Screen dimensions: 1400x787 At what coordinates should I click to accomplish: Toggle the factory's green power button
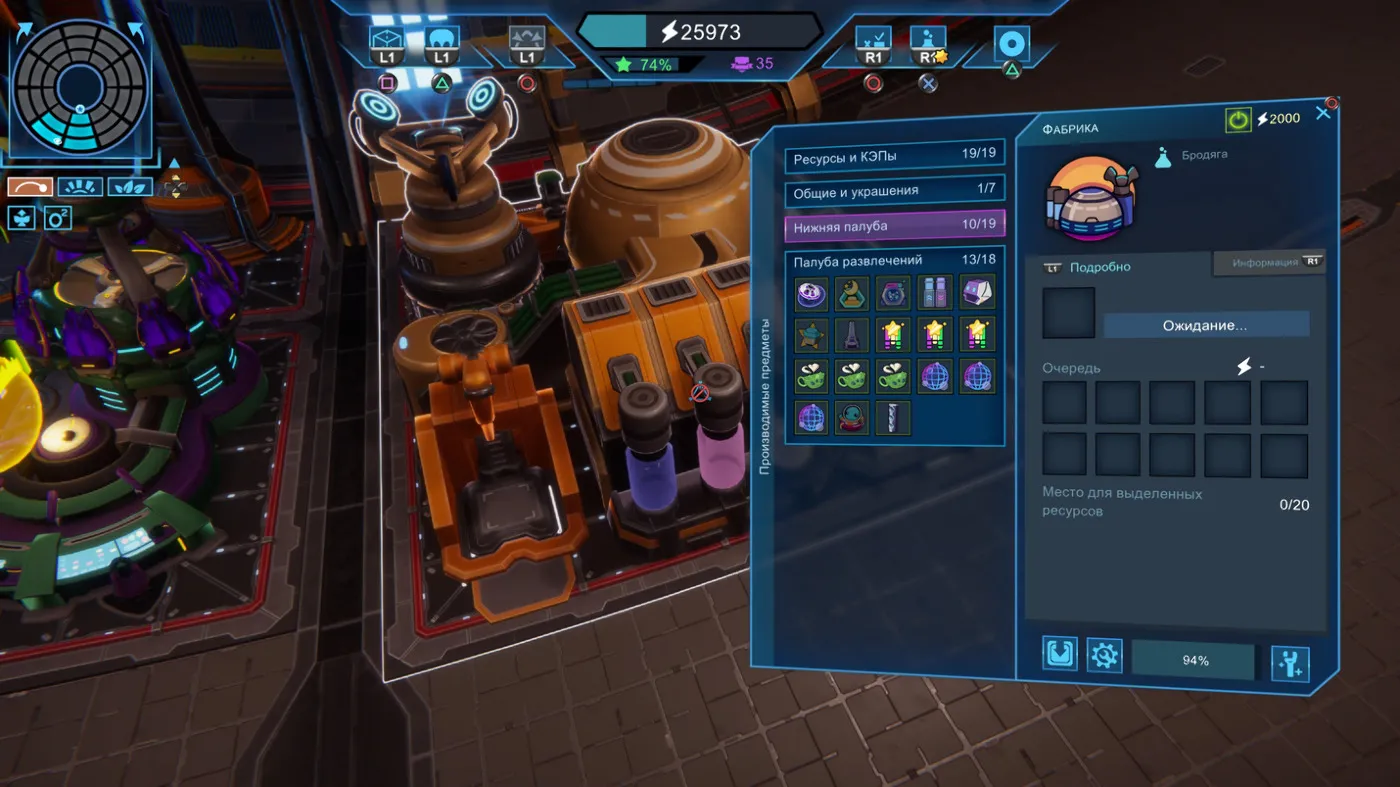coord(1238,120)
